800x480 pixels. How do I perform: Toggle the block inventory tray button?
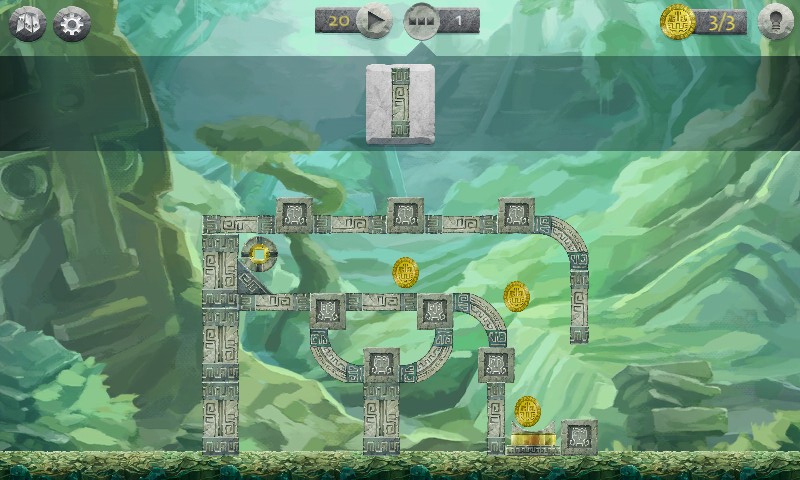tap(421, 21)
